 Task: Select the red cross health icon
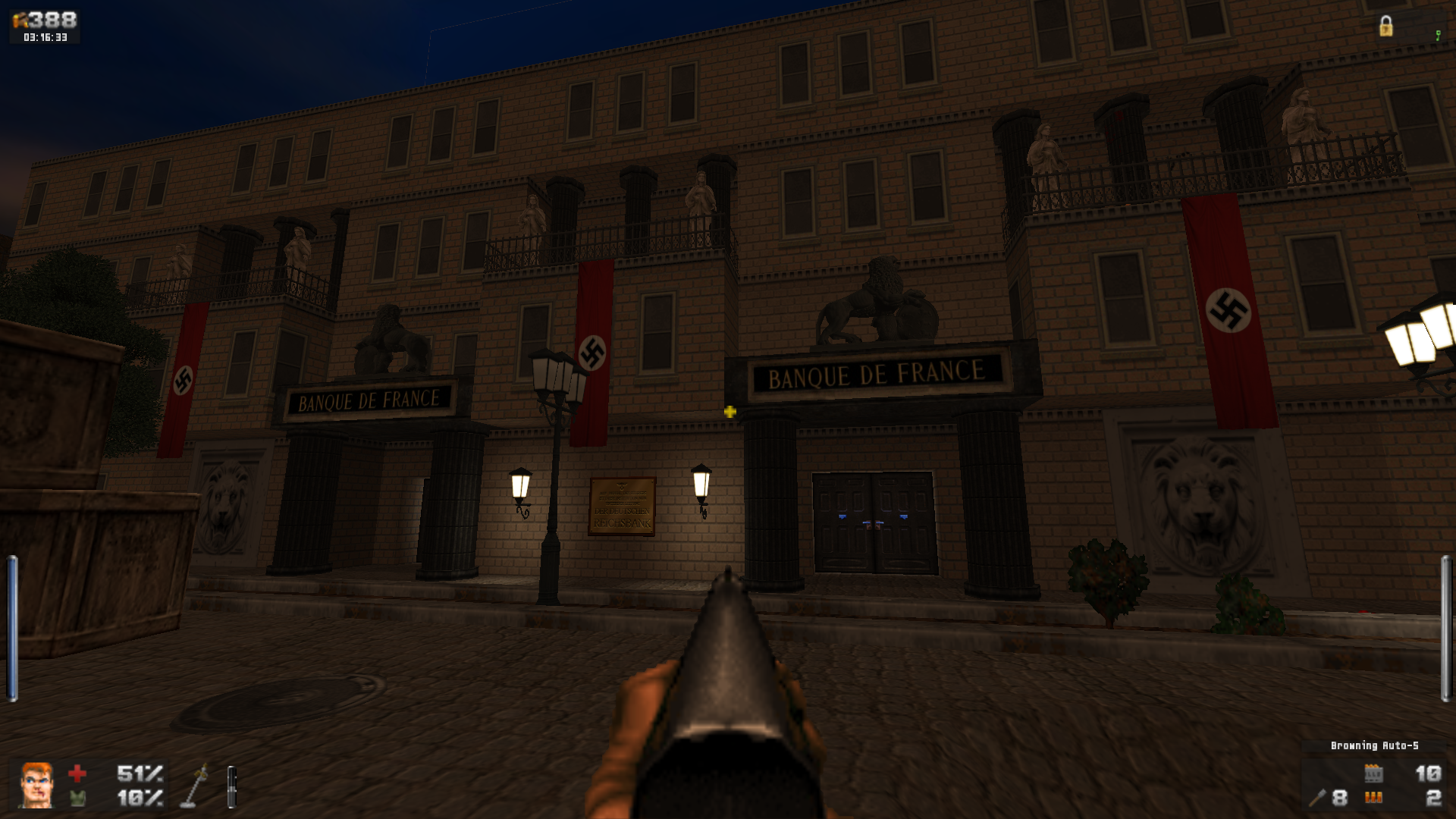click(77, 773)
